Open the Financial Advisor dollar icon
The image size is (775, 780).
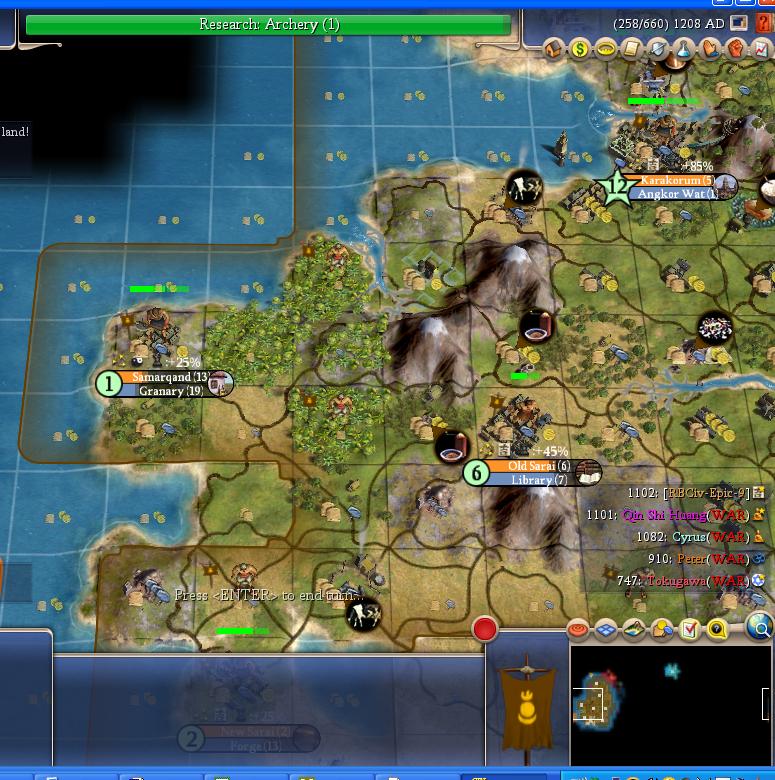[579, 48]
